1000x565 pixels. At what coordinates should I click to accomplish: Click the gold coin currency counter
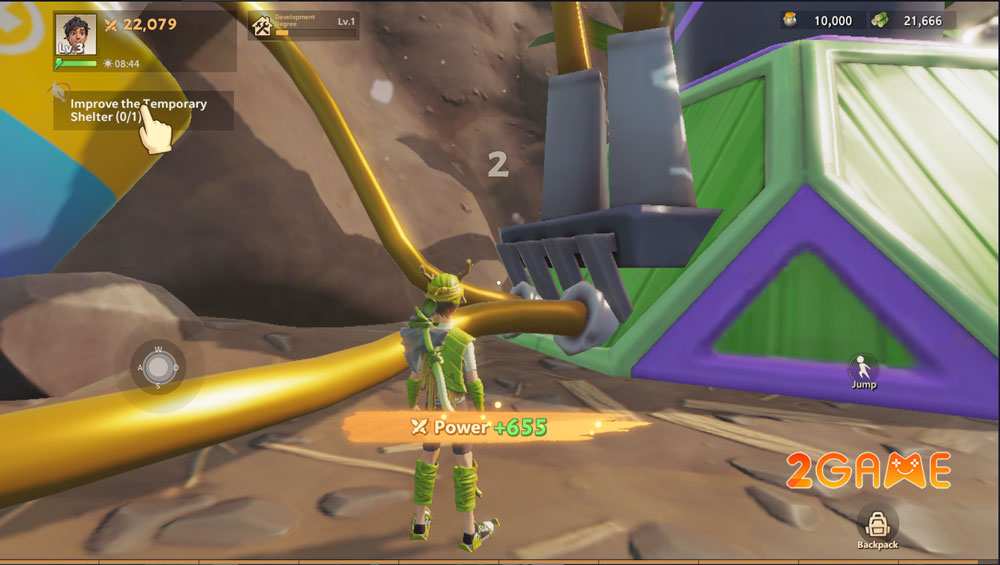click(820, 20)
